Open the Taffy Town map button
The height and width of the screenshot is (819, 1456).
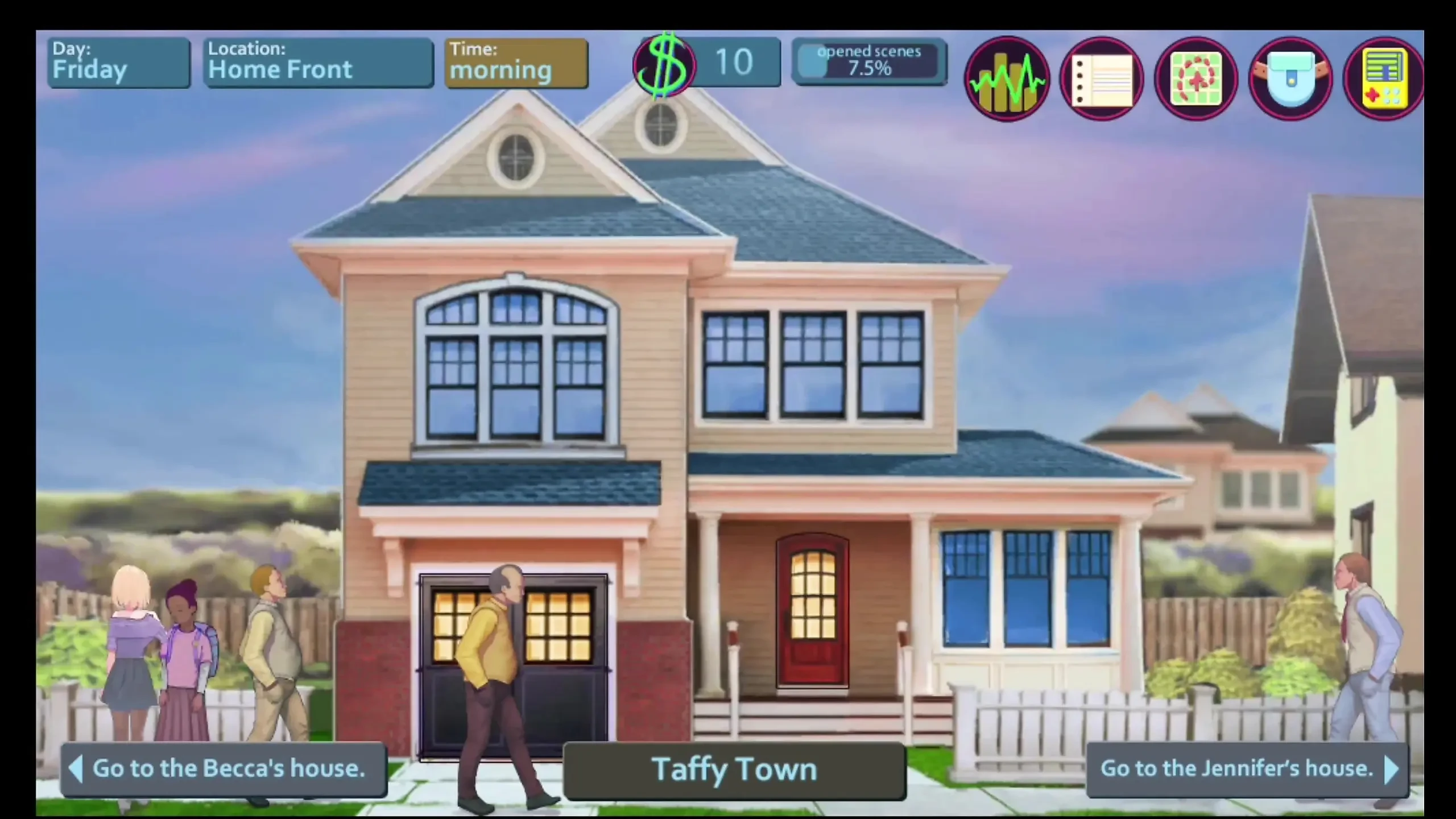[734, 770]
